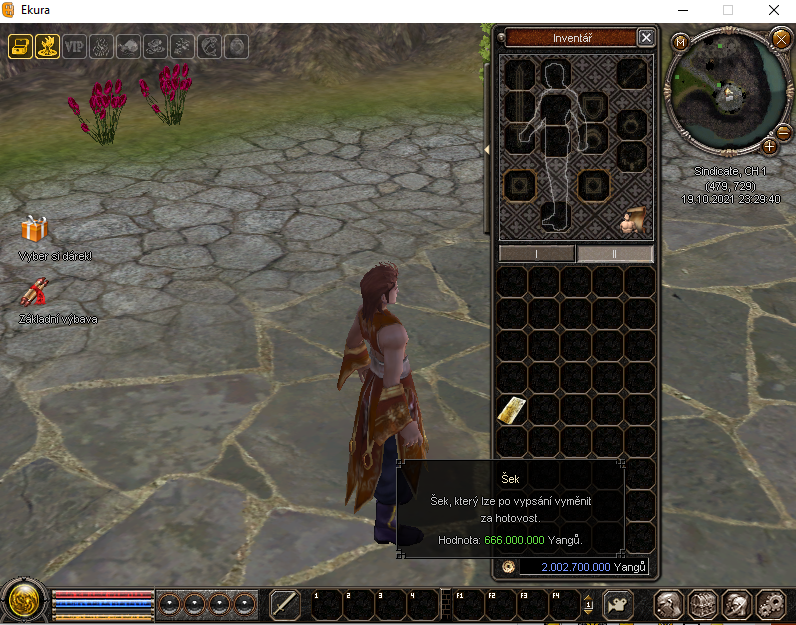The height and width of the screenshot is (625, 796).
Task: Click the Yang coin icon beside the balance
Action: [x=508, y=567]
